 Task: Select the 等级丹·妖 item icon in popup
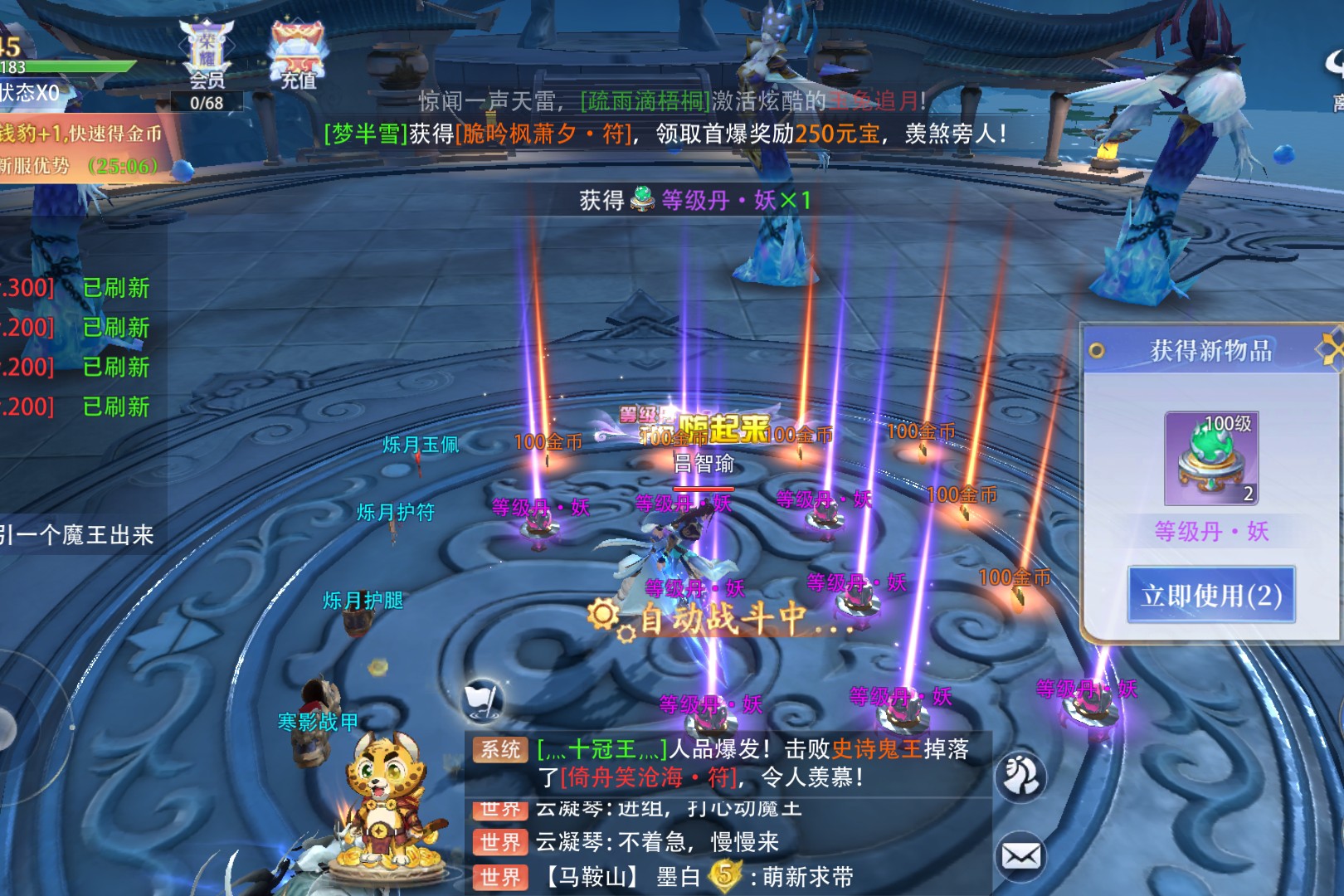point(1211,459)
